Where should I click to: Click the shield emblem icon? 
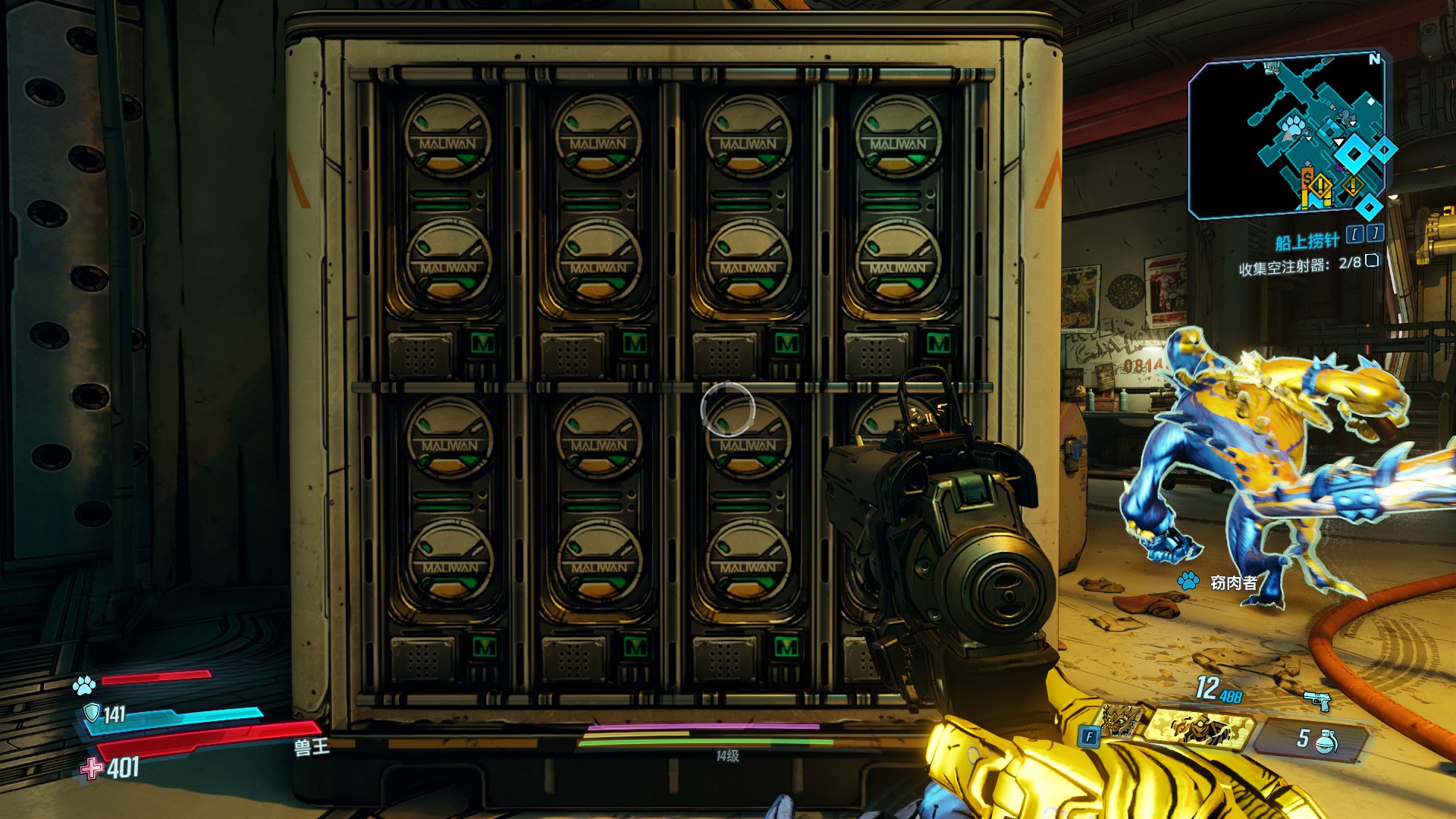pyautogui.click(x=92, y=713)
